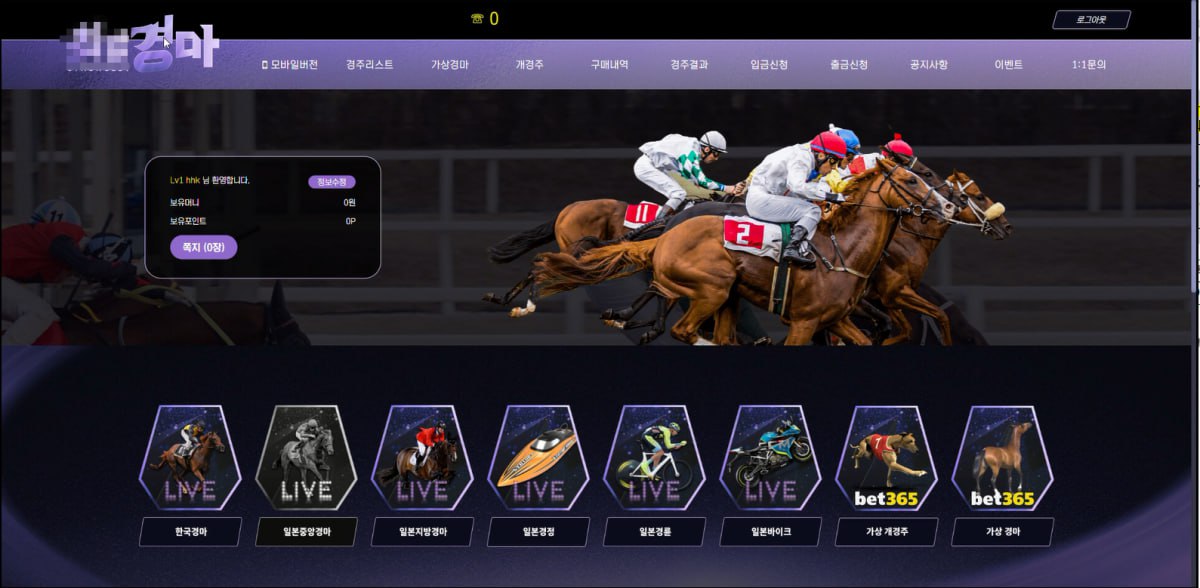Open the 쪽지 (0장) messages button
This screenshot has width=1200, height=588.
(x=203, y=247)
